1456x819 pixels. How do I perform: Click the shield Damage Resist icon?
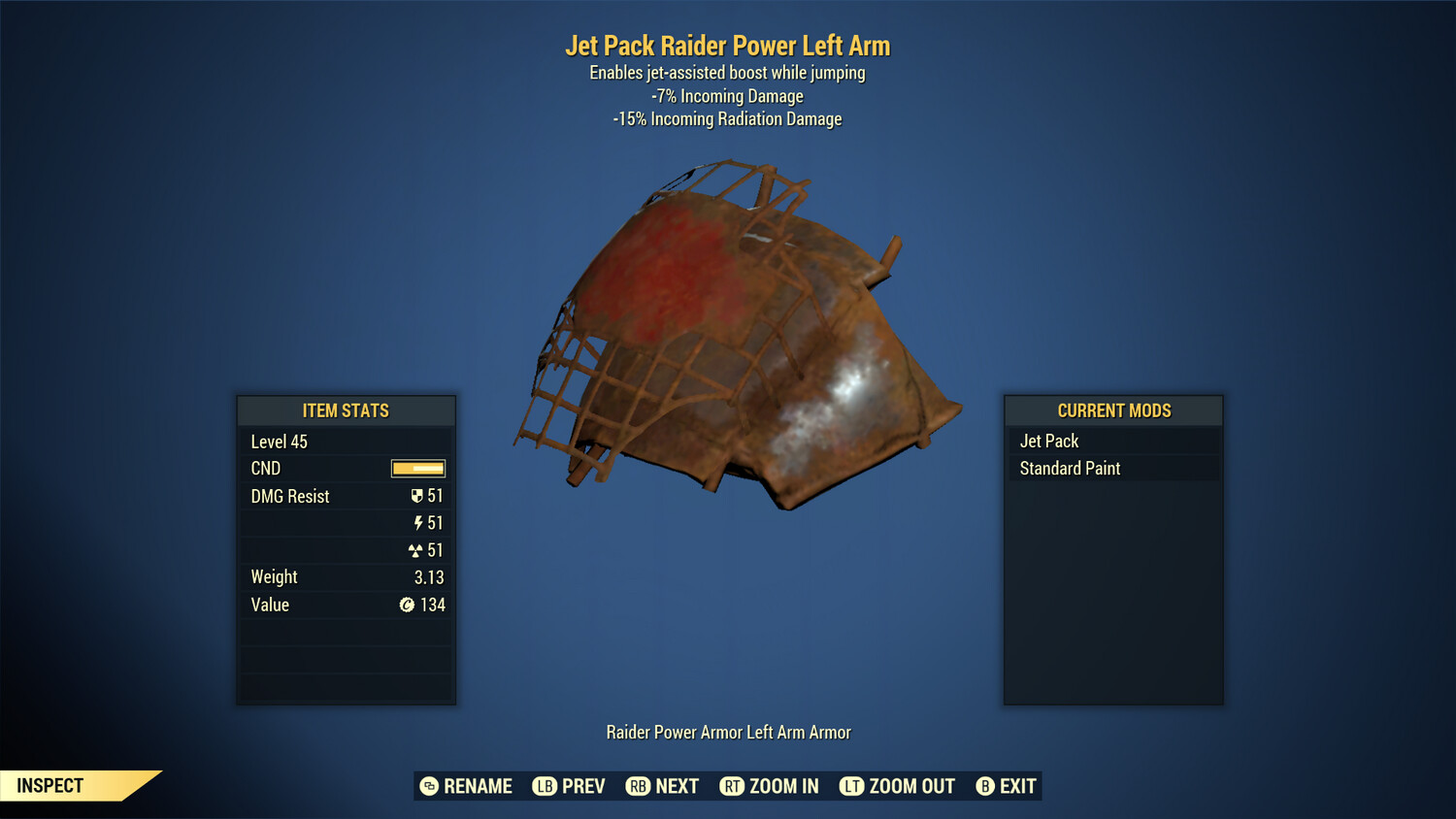coord(417,496)
